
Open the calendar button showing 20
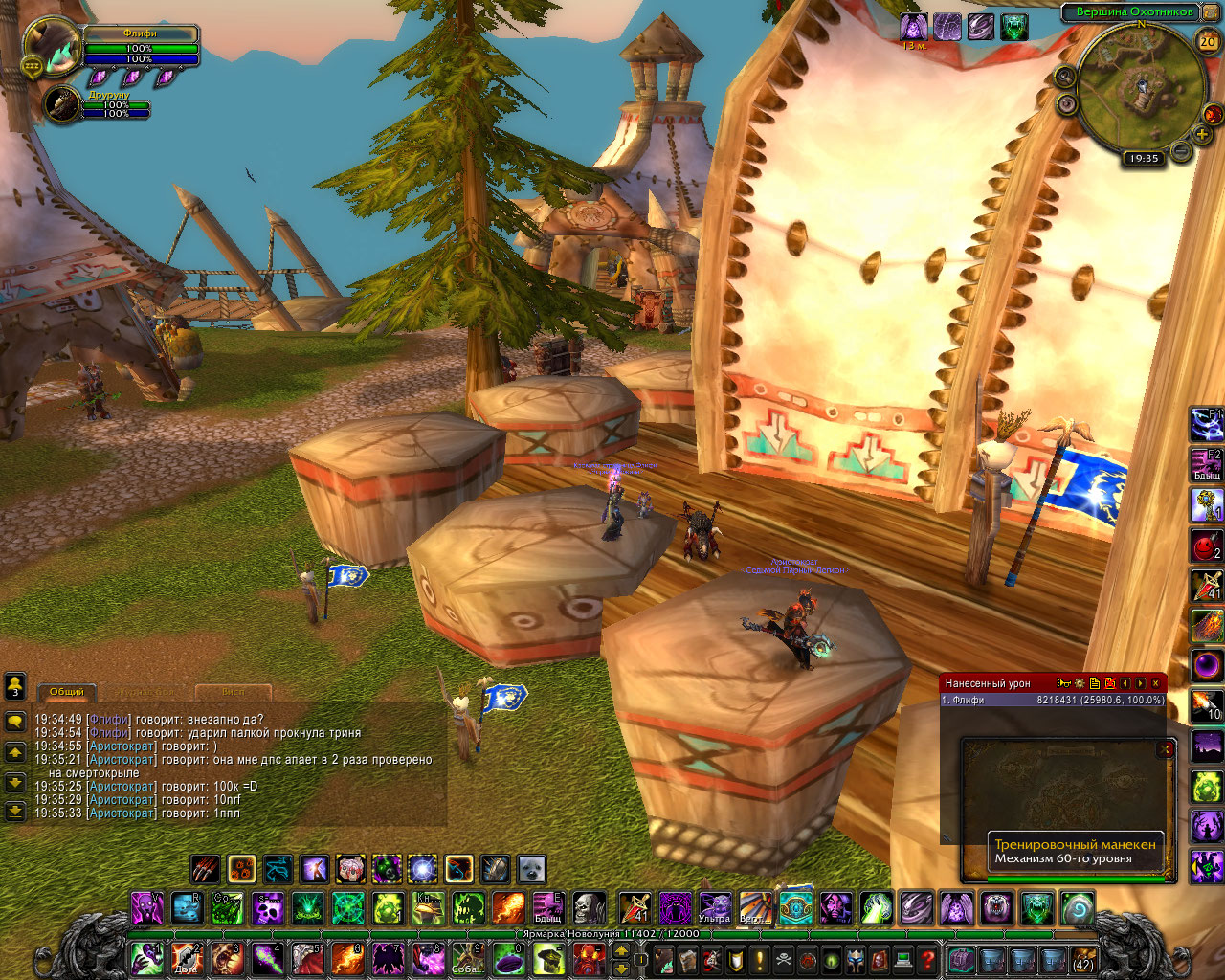click(x=1208, y=41)
